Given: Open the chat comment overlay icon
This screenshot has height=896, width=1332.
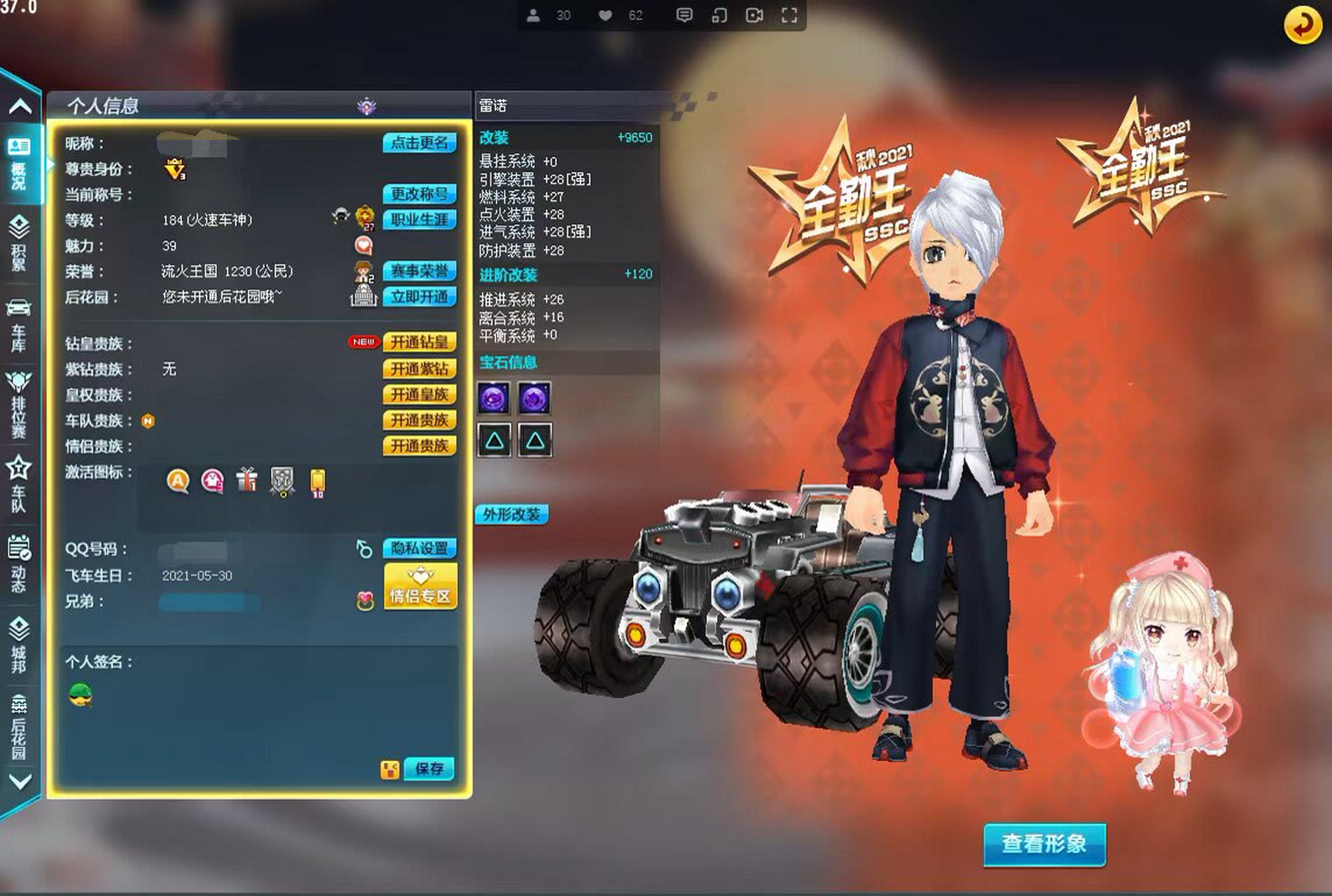Looking at the screenshot, I should tap(684, 15).
